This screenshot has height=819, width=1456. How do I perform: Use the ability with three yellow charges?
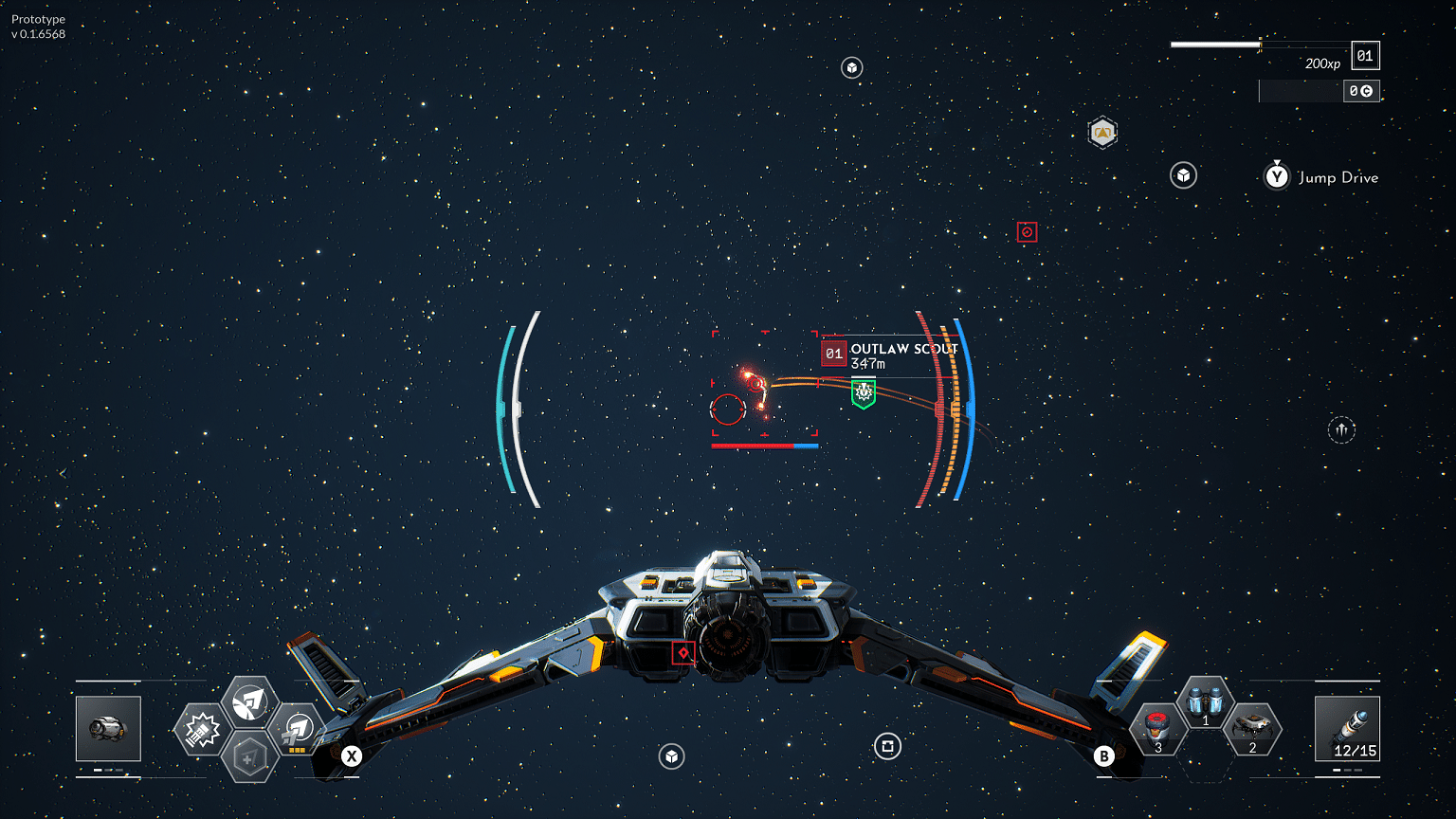(x=298, y=730)
